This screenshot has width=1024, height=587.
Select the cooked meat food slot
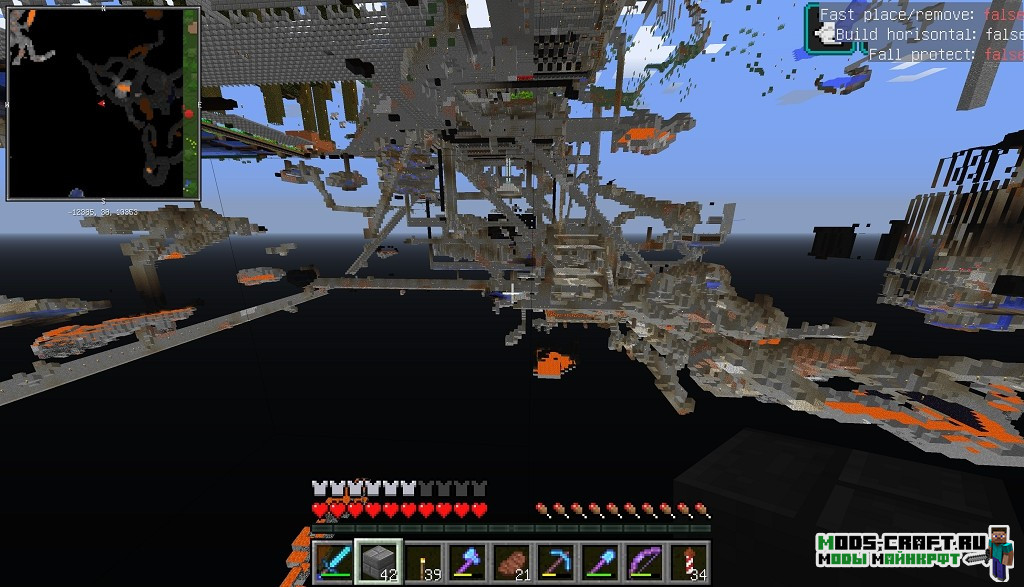(x=511, y=560)
